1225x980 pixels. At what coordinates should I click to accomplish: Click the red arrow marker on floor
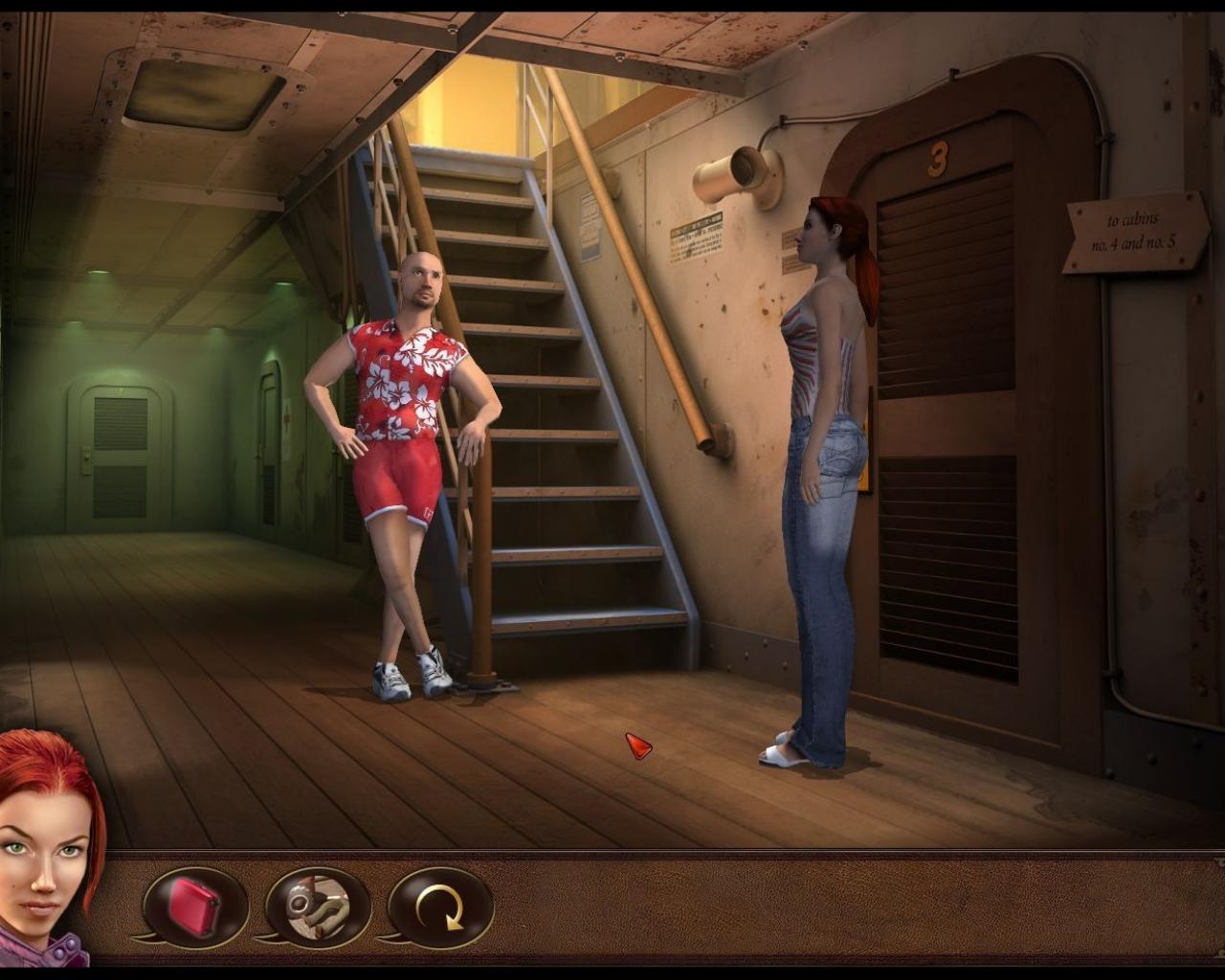[x=635, y=745]
